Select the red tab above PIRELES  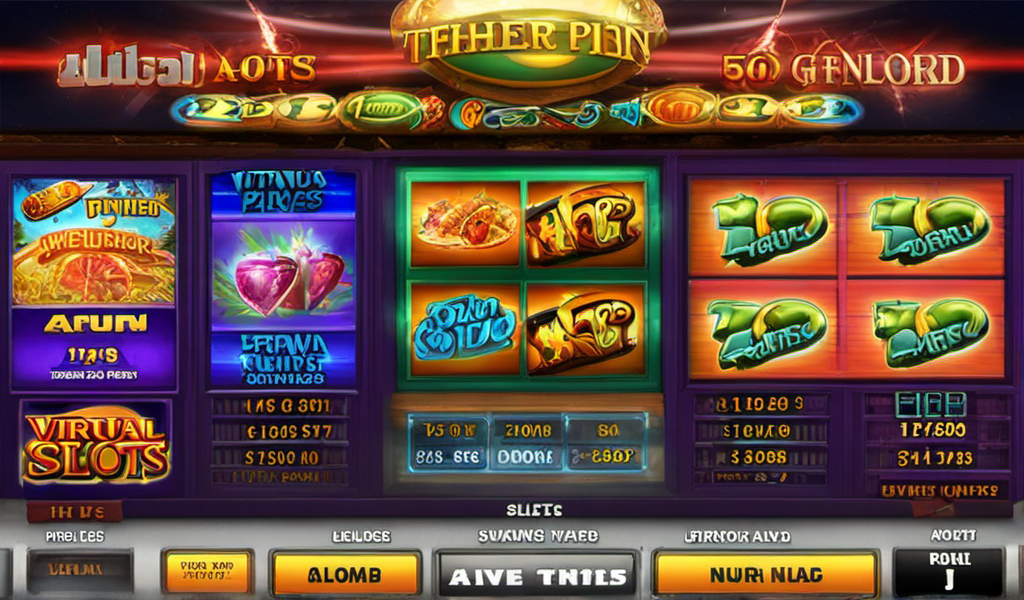point(74,512)
